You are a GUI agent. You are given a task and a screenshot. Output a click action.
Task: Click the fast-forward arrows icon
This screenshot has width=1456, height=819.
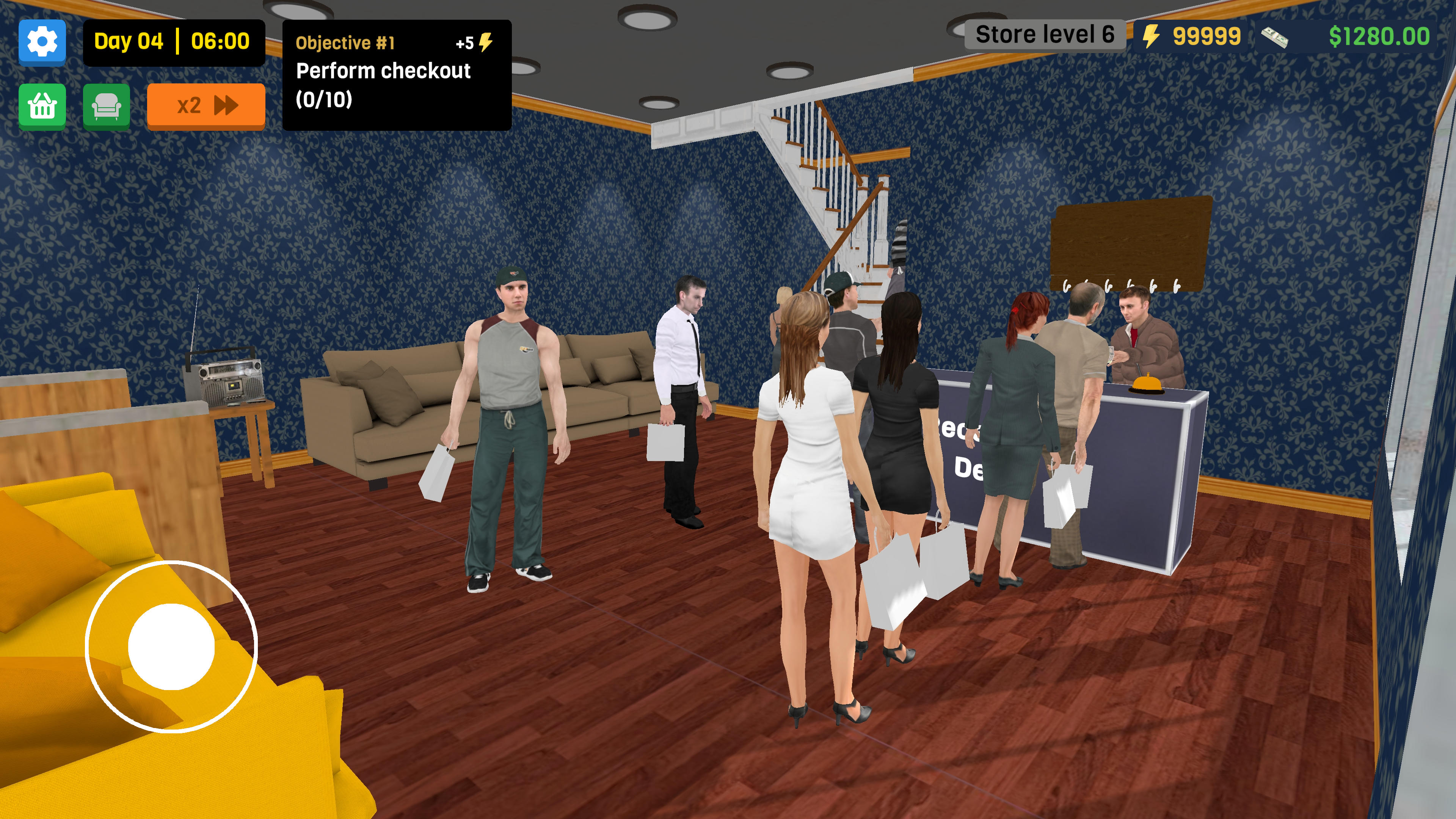pos(225,105)
